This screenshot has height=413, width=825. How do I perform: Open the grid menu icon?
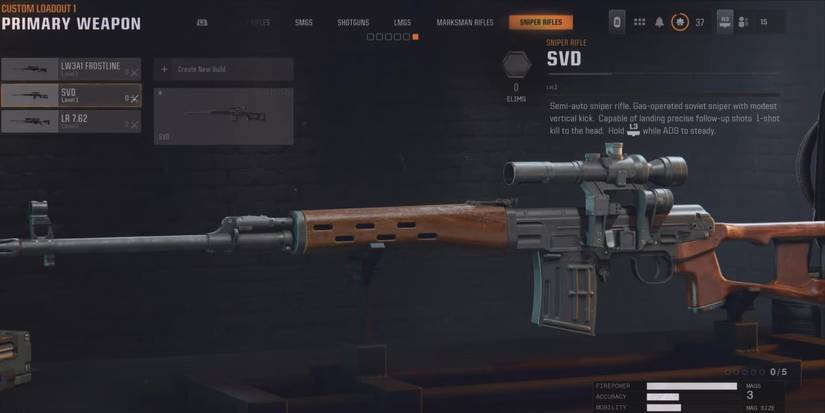639,22
